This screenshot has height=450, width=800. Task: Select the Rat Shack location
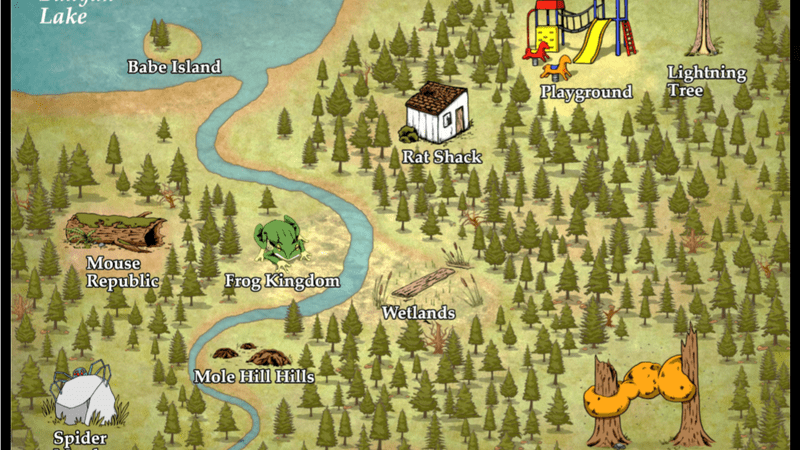438,114
